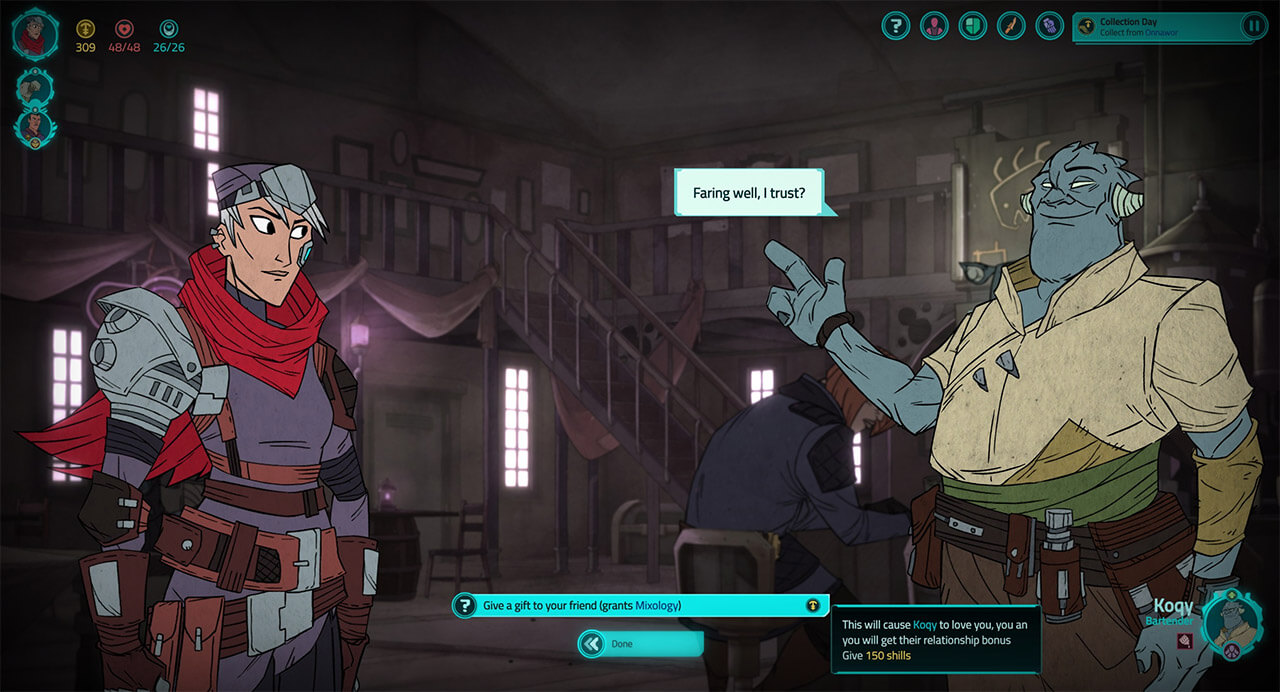Click the red trait icon below Koqy's name
The image size is (1280, 692).
1184,641
